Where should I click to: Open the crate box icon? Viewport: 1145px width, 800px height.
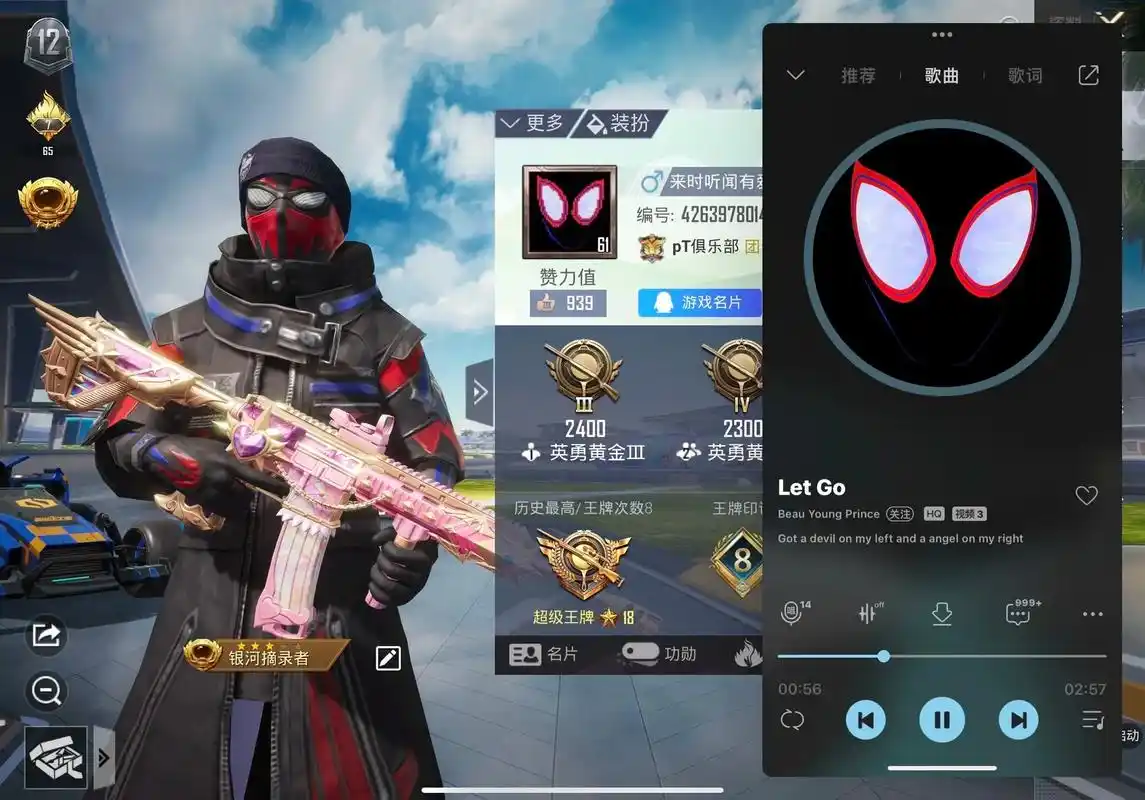[55, 757]
